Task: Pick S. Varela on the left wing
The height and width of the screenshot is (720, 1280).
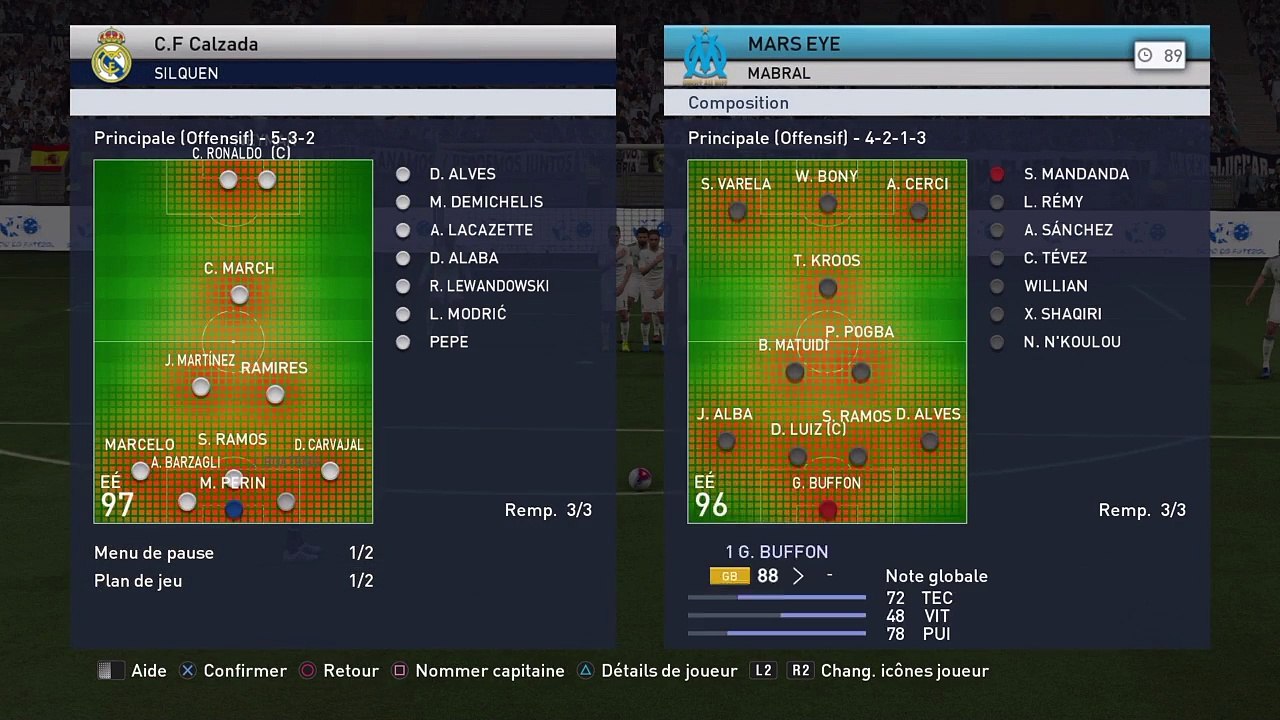Action: click(x=738, y=211)
